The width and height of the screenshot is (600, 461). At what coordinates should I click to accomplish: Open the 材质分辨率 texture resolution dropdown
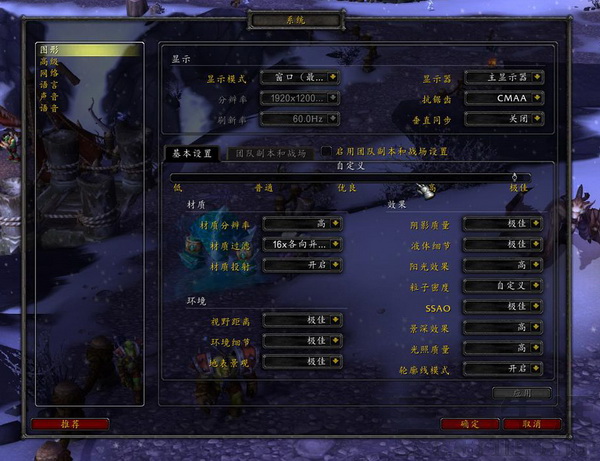[x=302, y=224]
